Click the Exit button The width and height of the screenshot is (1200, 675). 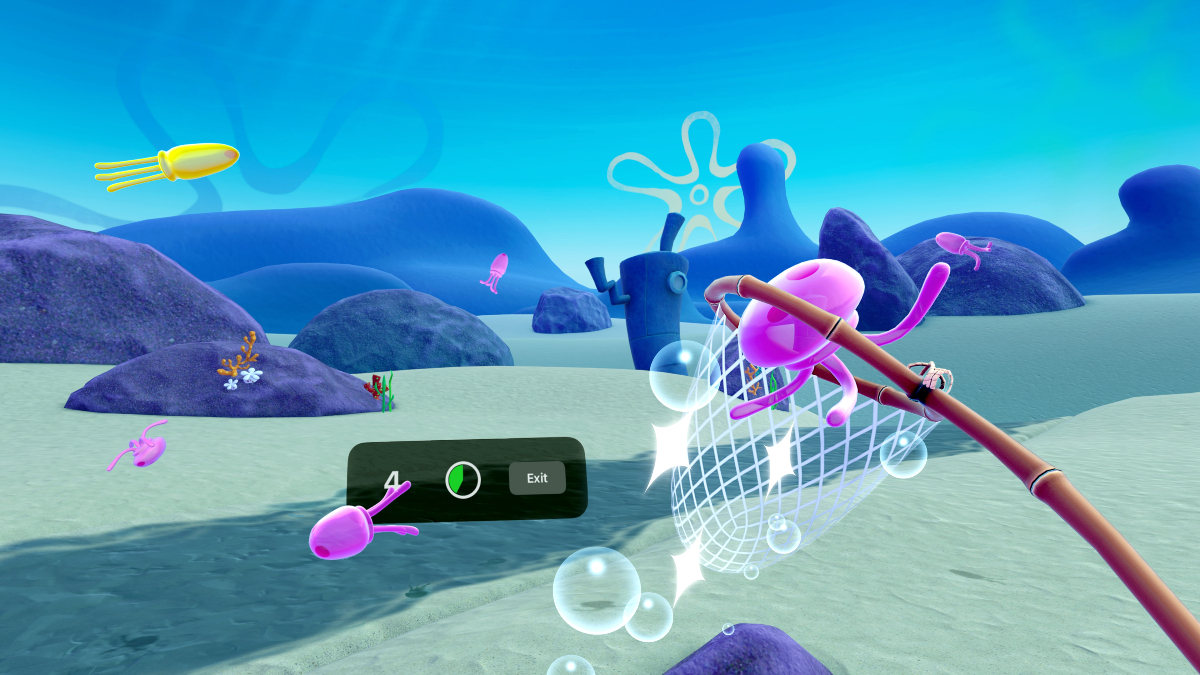(537, 478)
